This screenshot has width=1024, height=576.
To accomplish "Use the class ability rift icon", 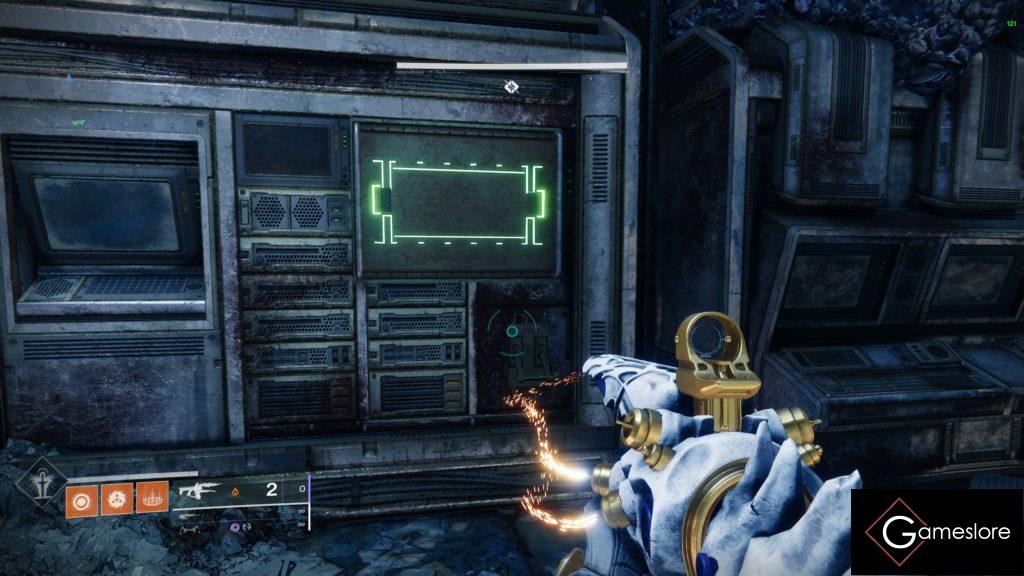I will coord(151,499).
